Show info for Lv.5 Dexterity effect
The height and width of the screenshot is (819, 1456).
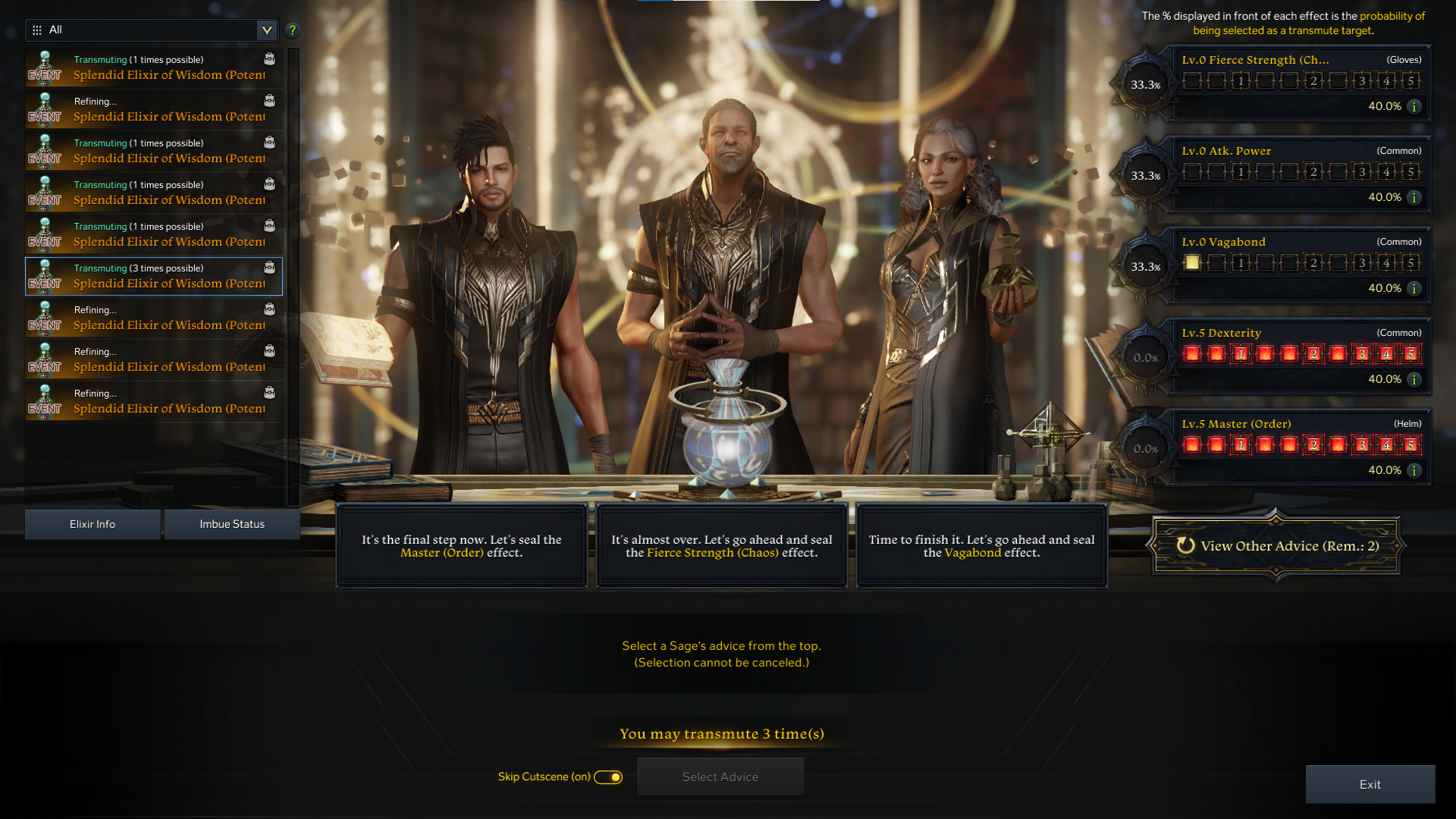1414,380
